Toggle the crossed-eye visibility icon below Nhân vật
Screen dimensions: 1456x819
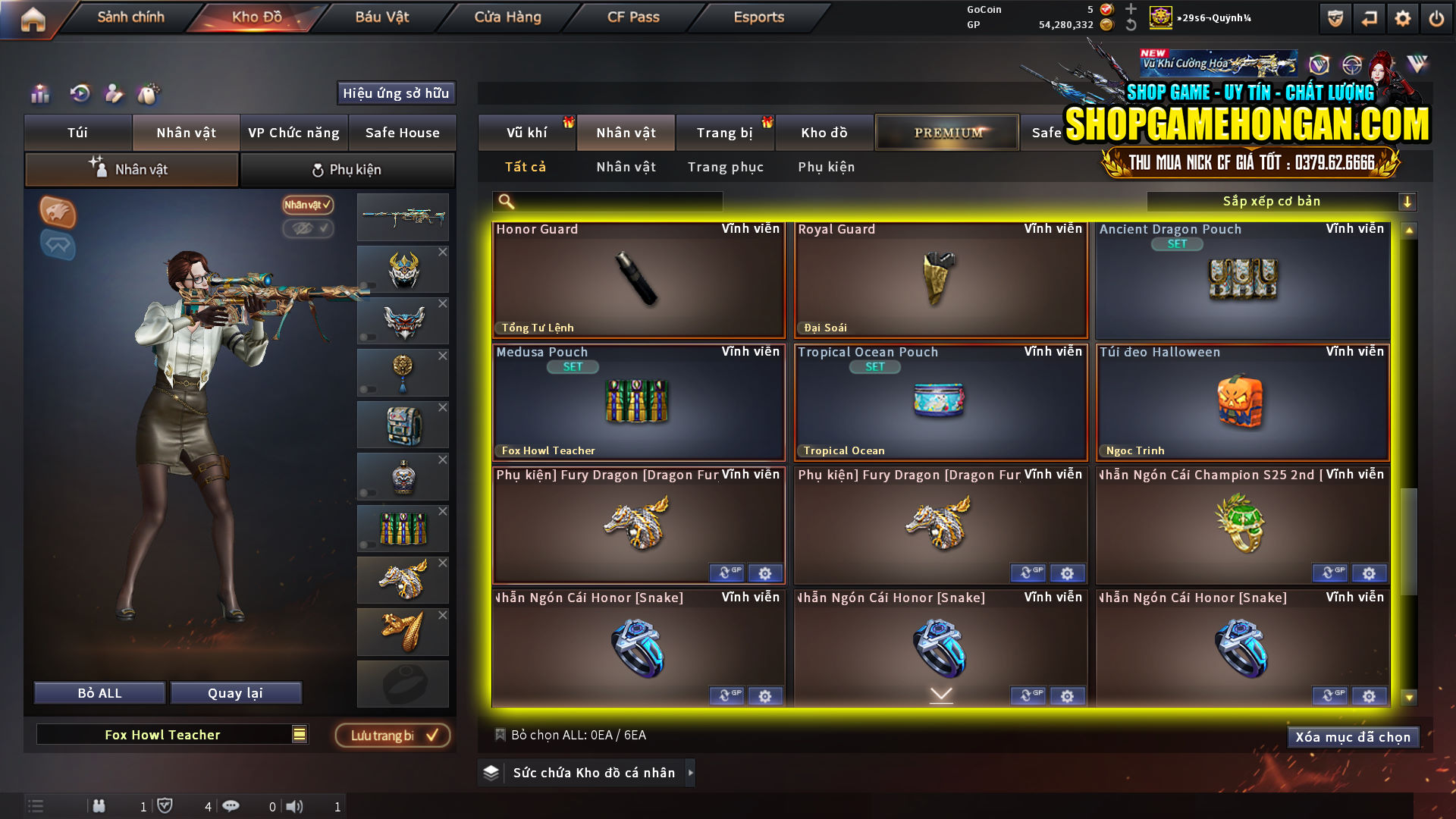[x=306, y=229]
